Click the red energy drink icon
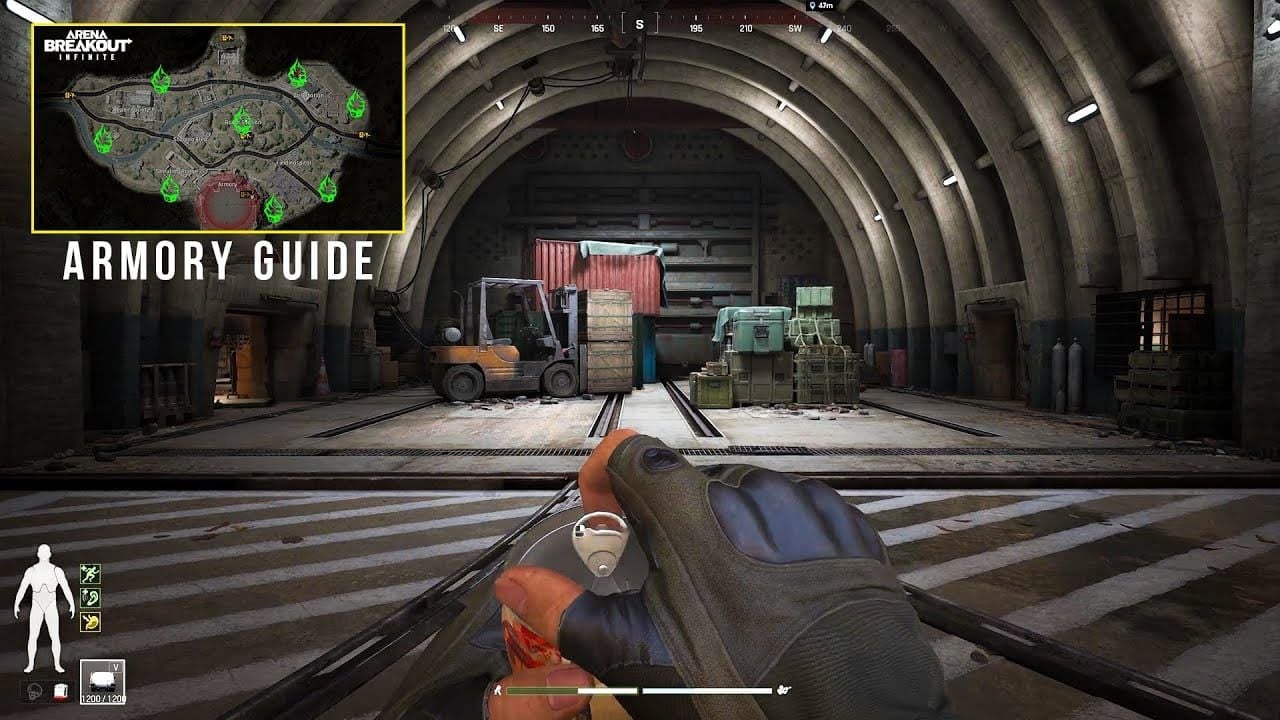 coord(61,689)
